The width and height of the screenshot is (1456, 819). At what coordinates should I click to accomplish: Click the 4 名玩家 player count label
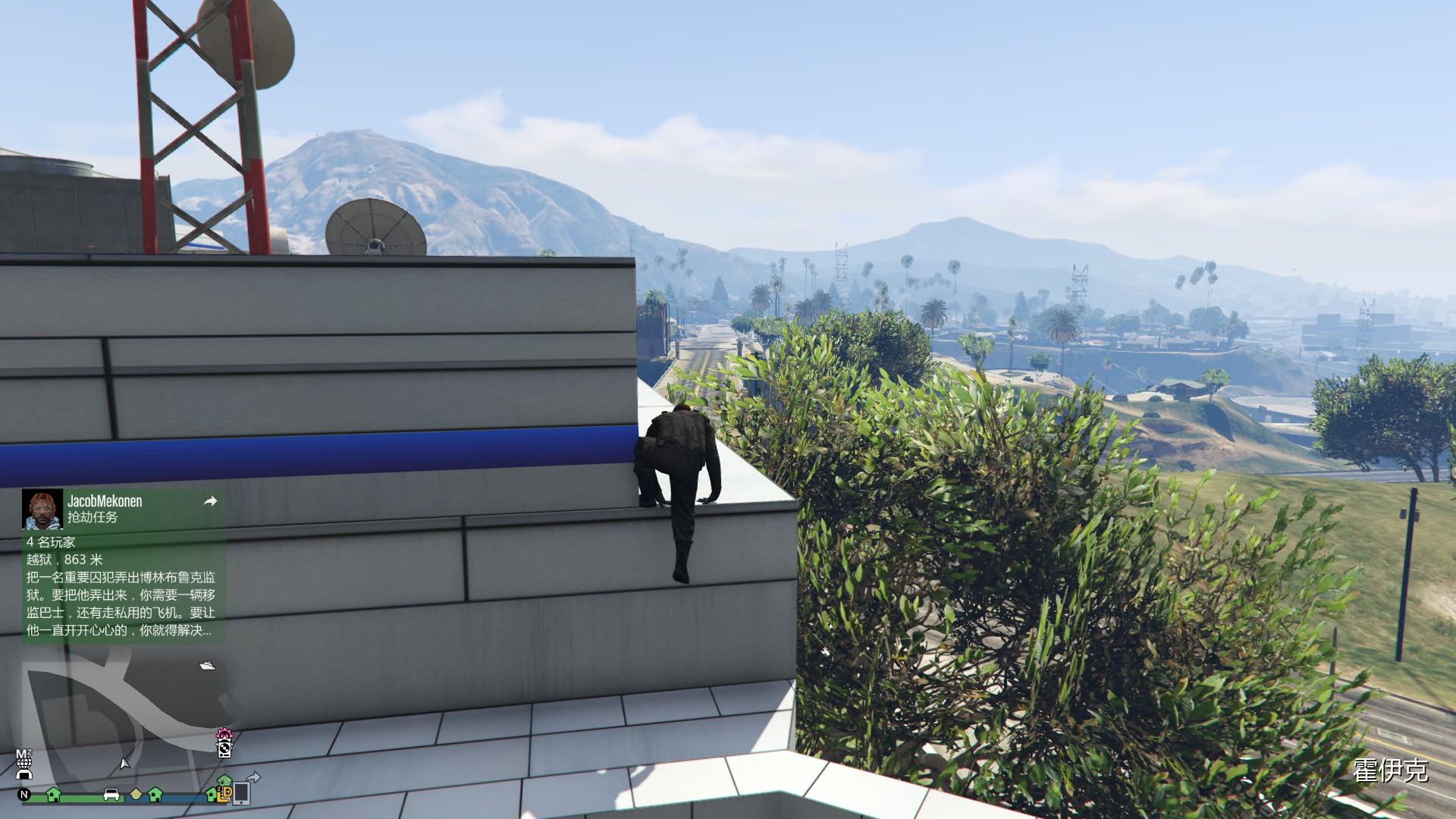(52, 543)
